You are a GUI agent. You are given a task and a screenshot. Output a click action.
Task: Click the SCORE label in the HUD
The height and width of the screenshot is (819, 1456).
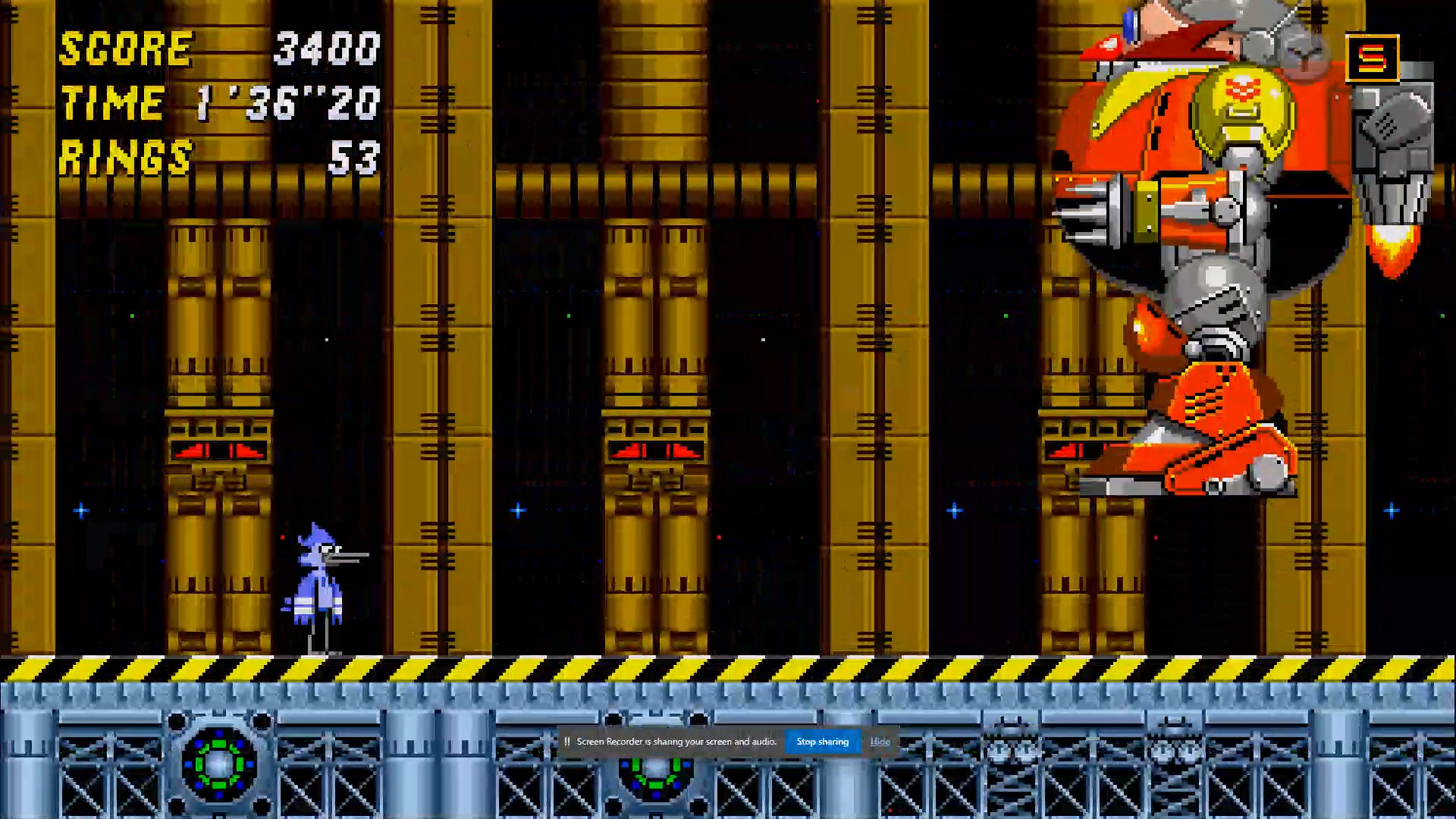pyautogui.click(x=125, y=49)
